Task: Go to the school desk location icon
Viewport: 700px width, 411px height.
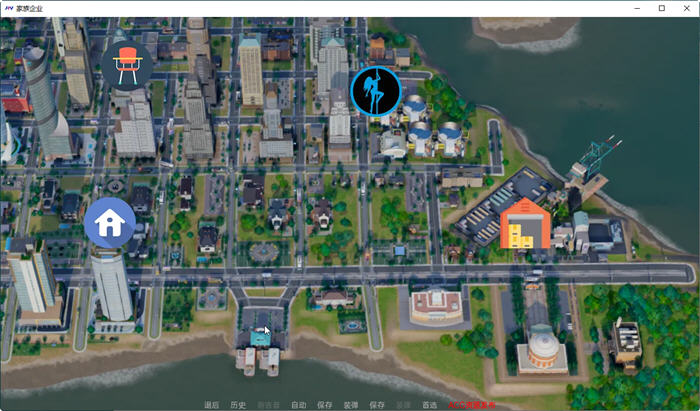Action: [x=126, y=65]
